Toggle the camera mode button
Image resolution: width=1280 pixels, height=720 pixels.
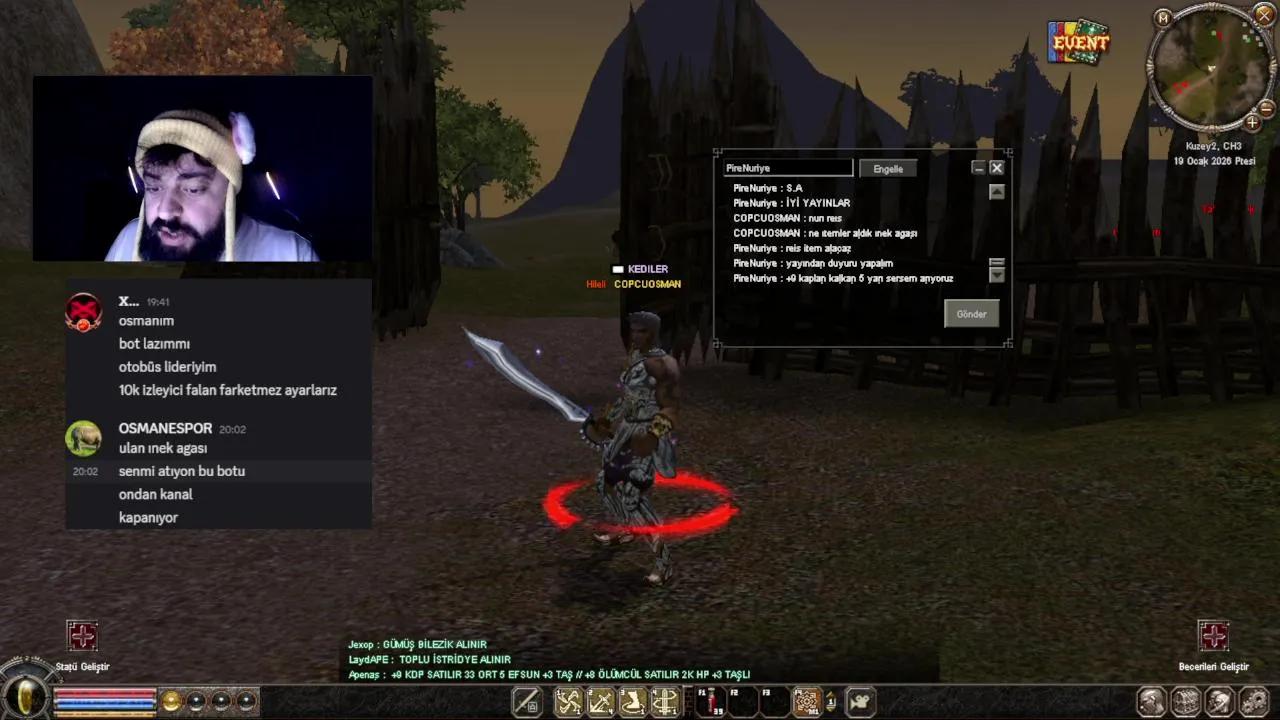click(x=860, y=702)
